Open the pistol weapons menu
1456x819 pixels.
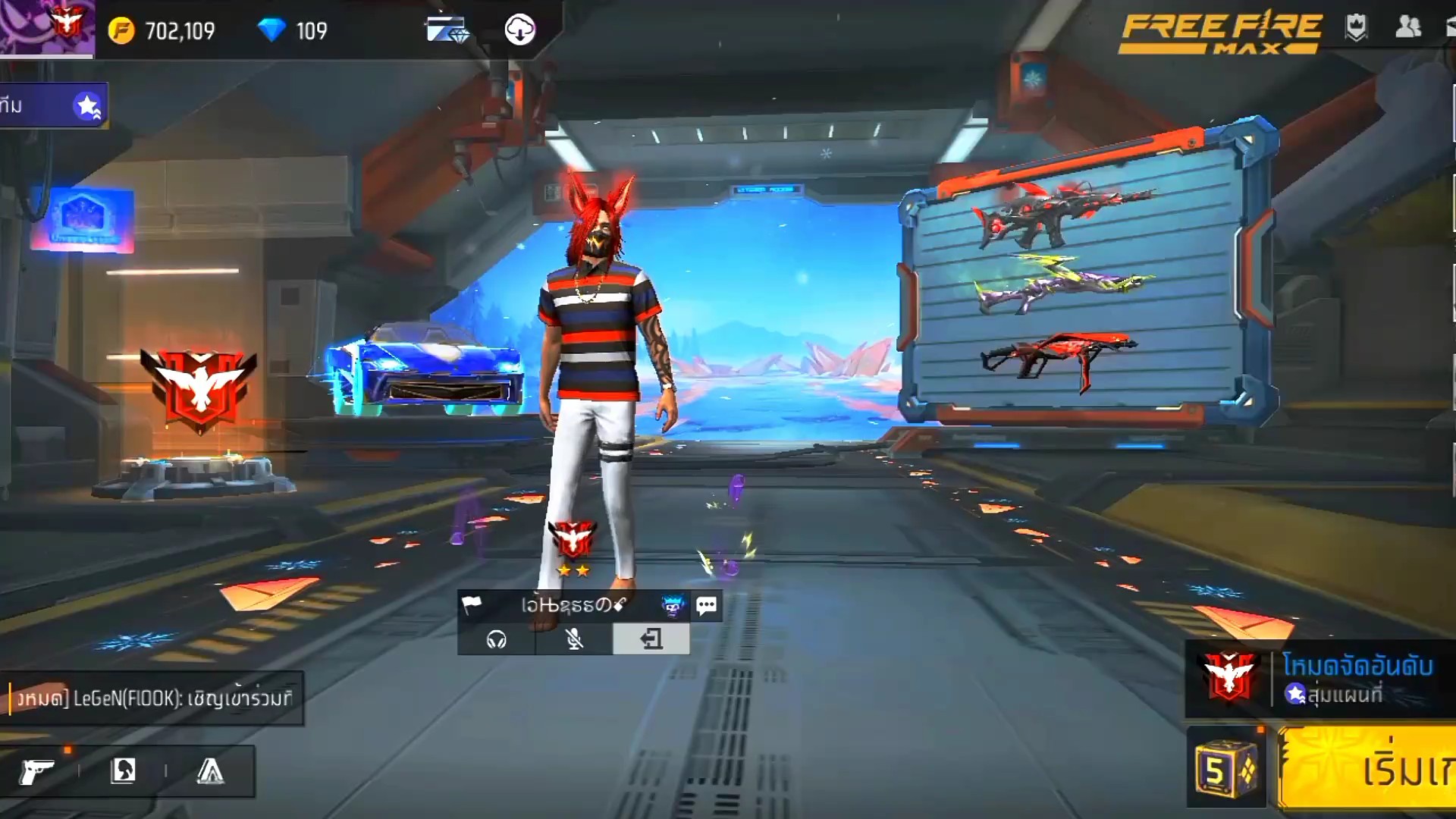point(36,772)
